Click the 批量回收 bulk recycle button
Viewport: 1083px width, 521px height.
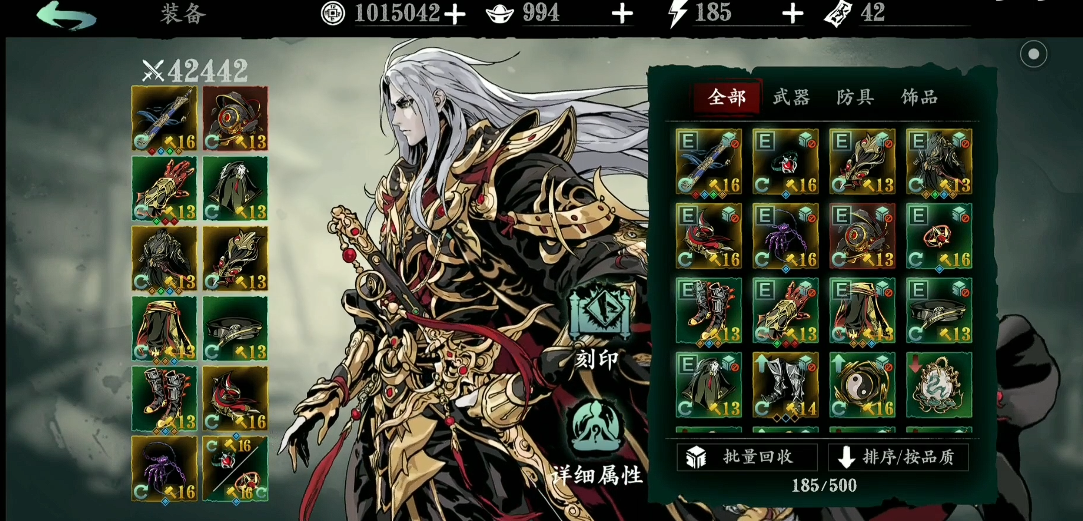(747, 457)
